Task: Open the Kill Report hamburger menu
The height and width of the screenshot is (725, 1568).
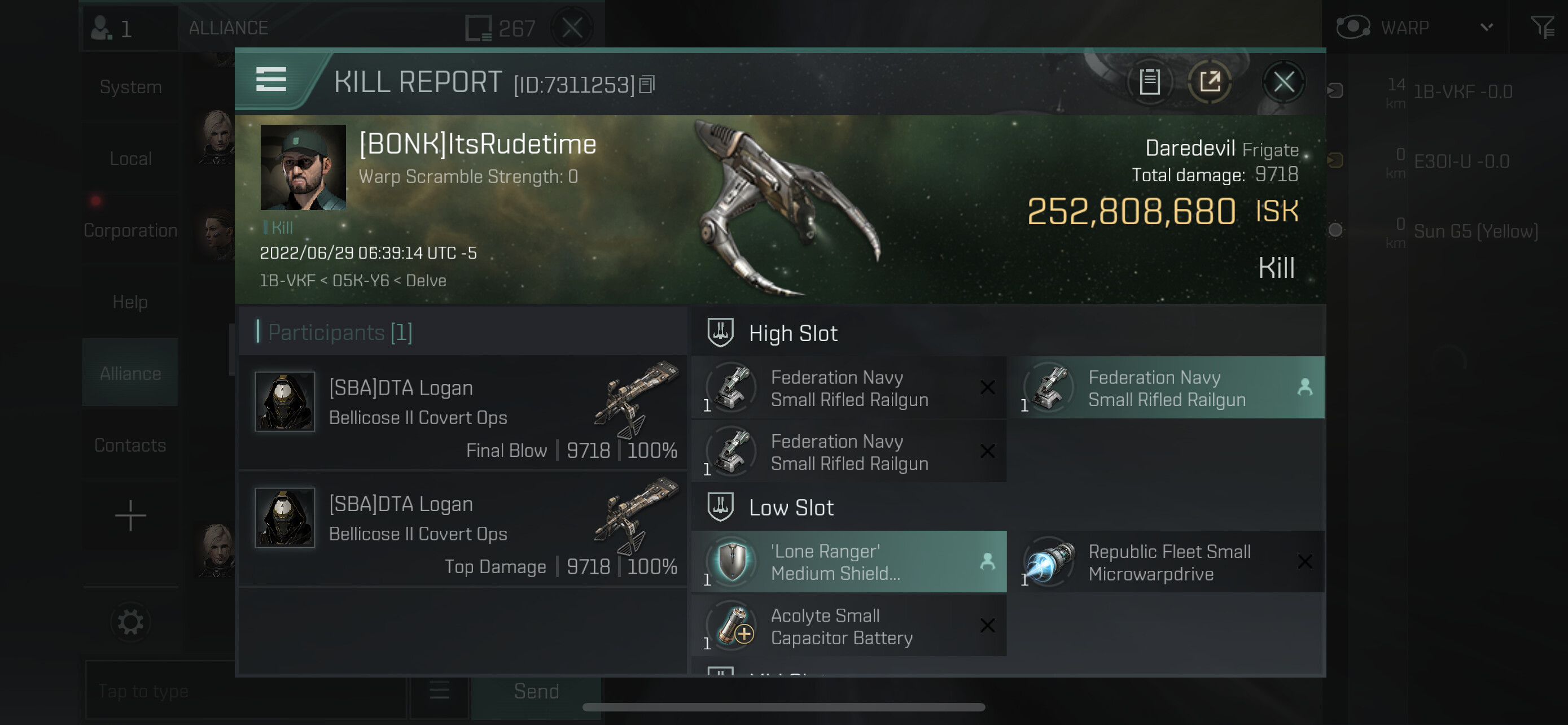Action: 271,80
